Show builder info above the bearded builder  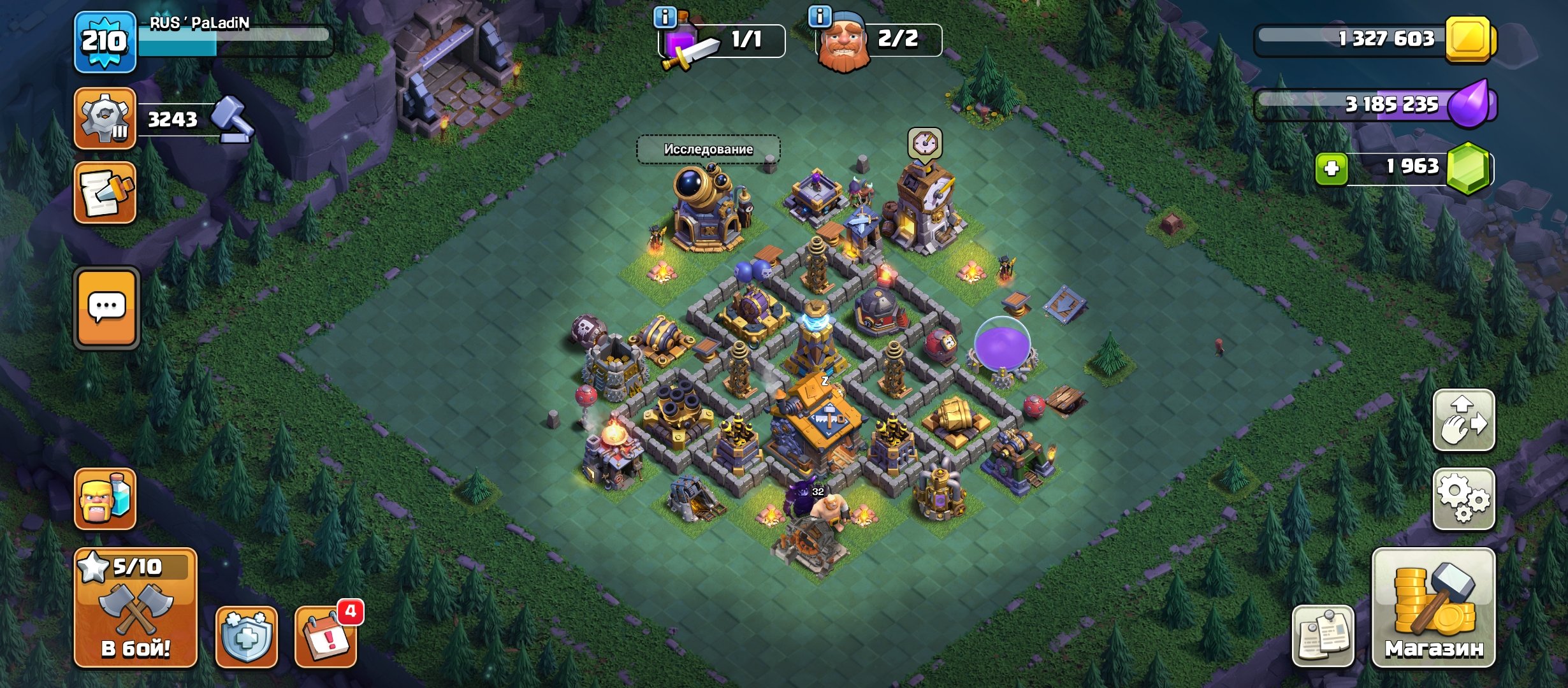click(x=820, y=16)
